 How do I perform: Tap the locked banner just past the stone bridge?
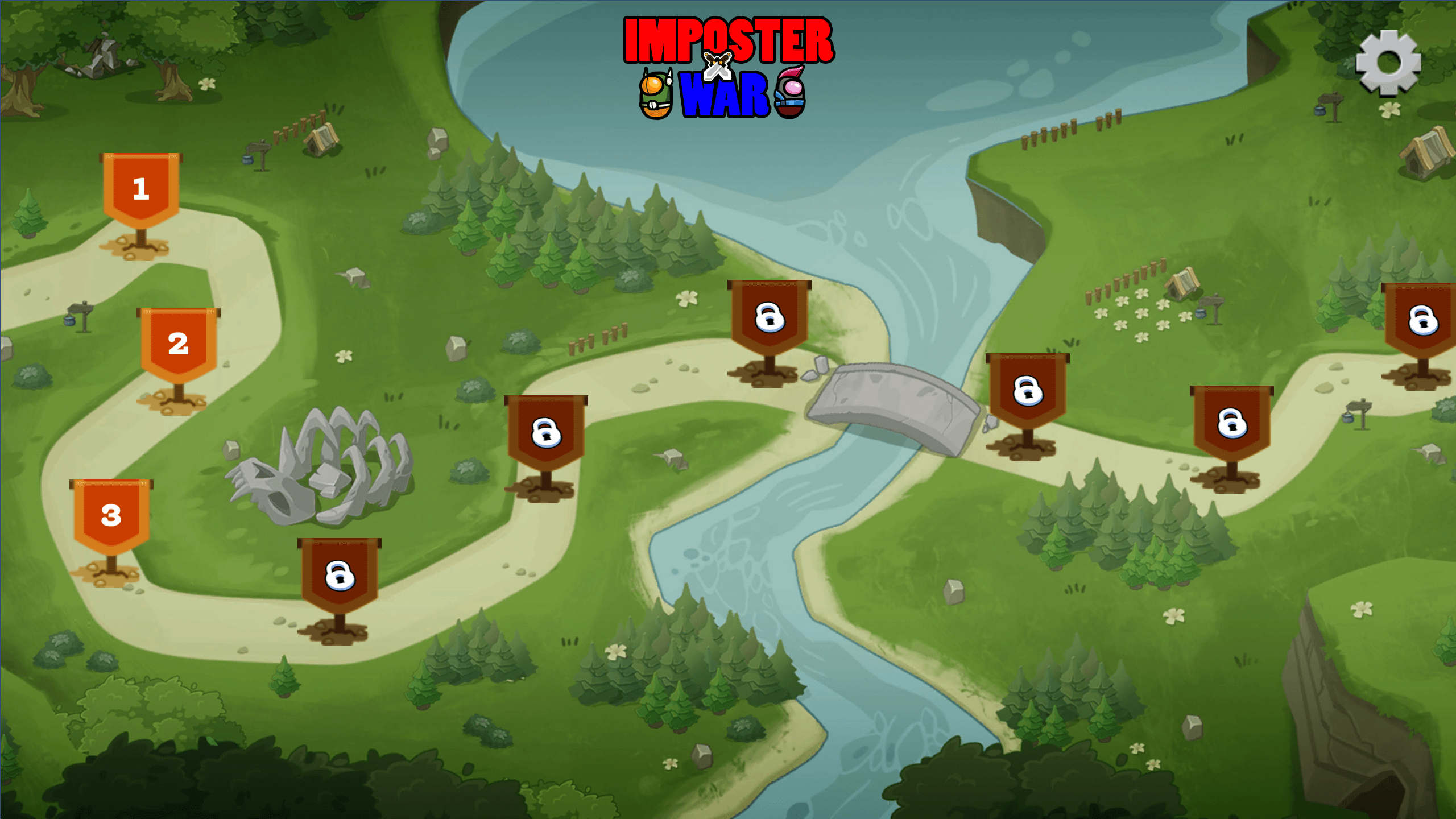(x=1027, y=391)
